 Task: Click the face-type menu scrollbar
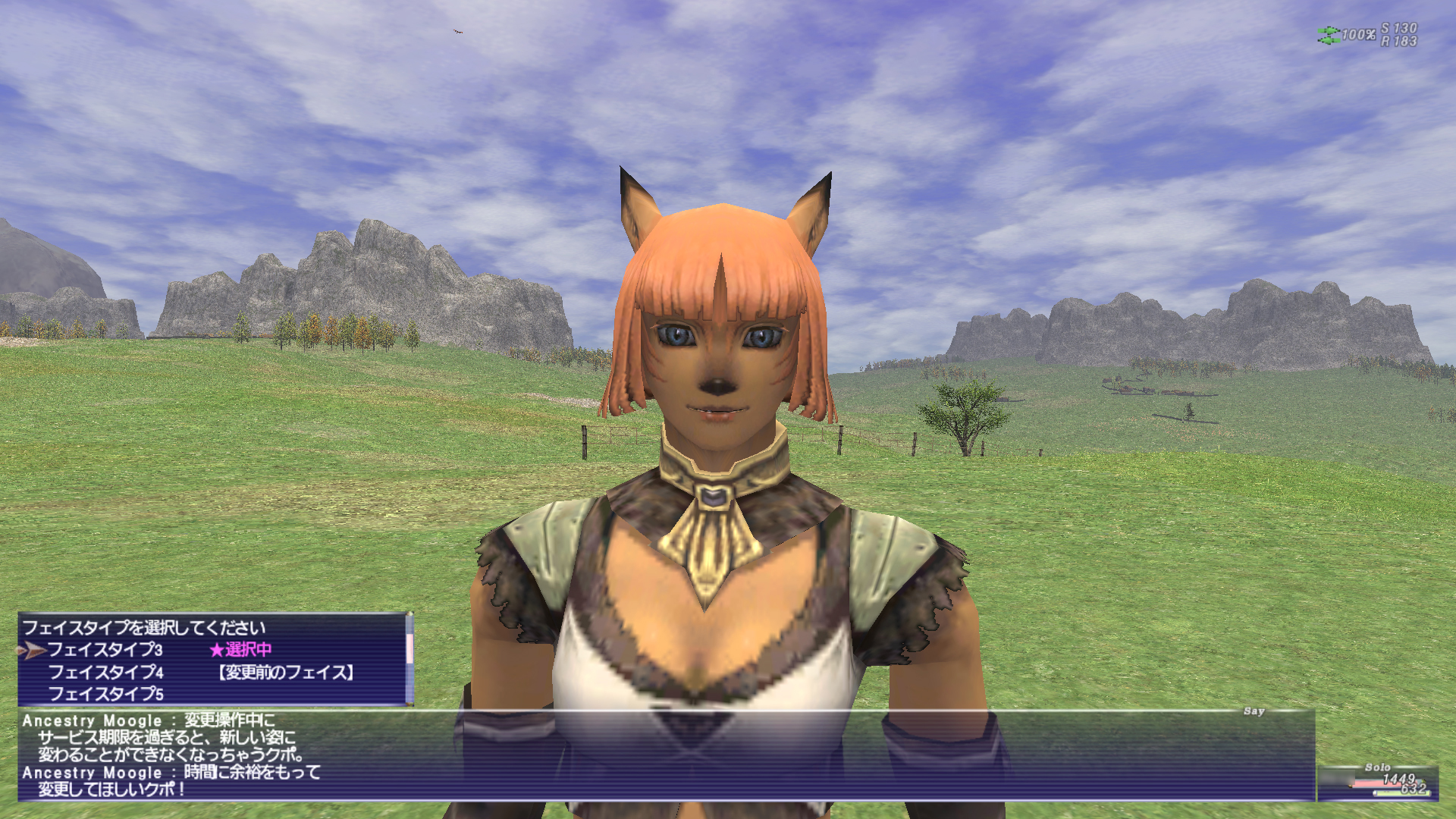coord(409,650)
